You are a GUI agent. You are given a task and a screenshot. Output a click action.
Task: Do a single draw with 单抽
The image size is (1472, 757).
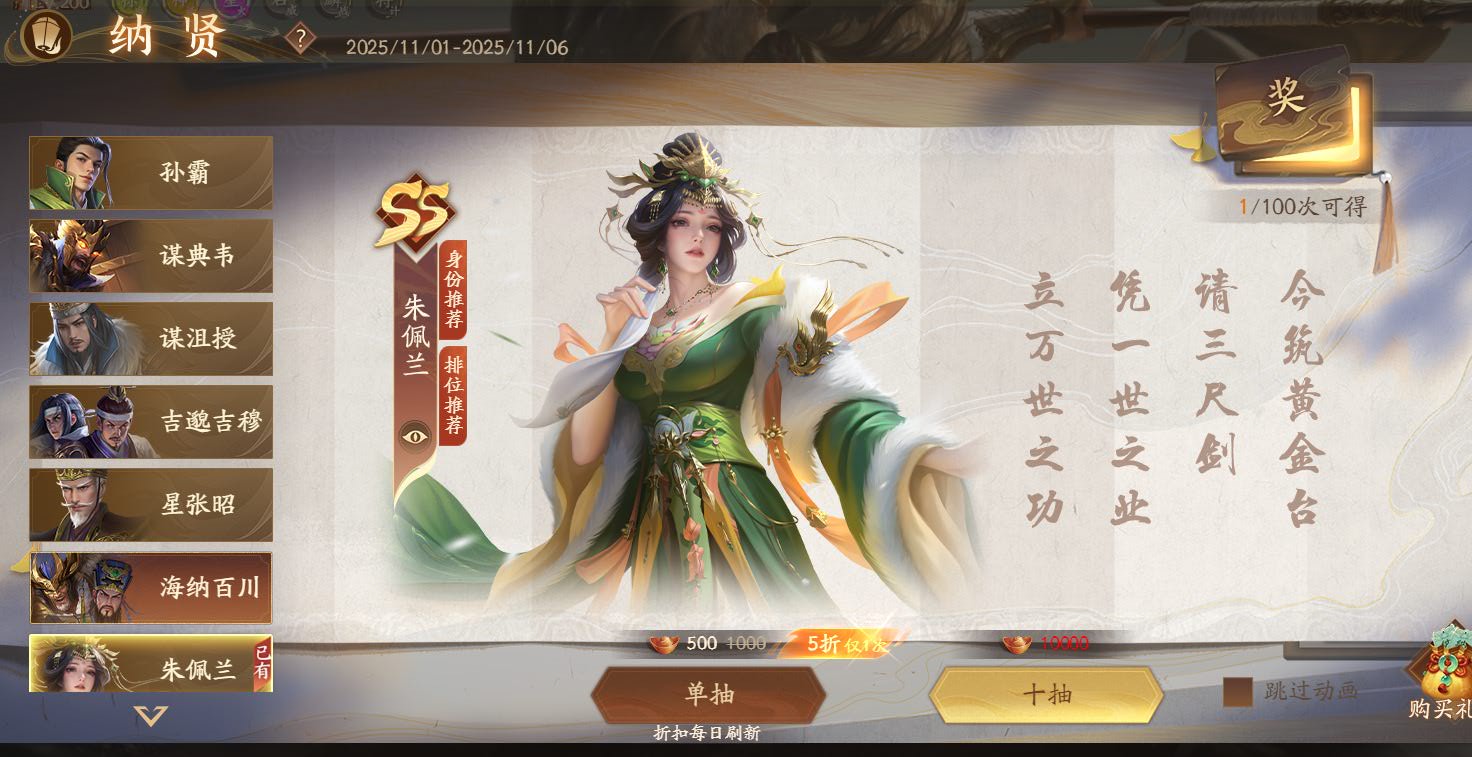point(708,694)
